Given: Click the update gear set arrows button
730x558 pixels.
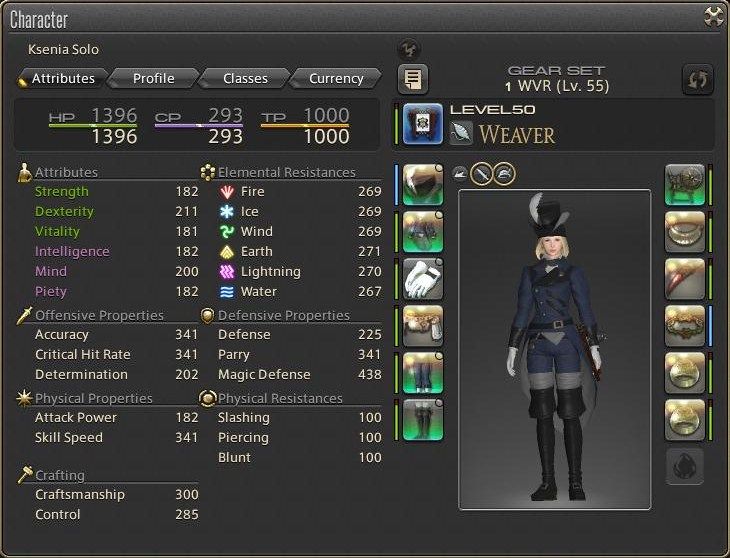Looking at the screenshot, I should point(696,78).
